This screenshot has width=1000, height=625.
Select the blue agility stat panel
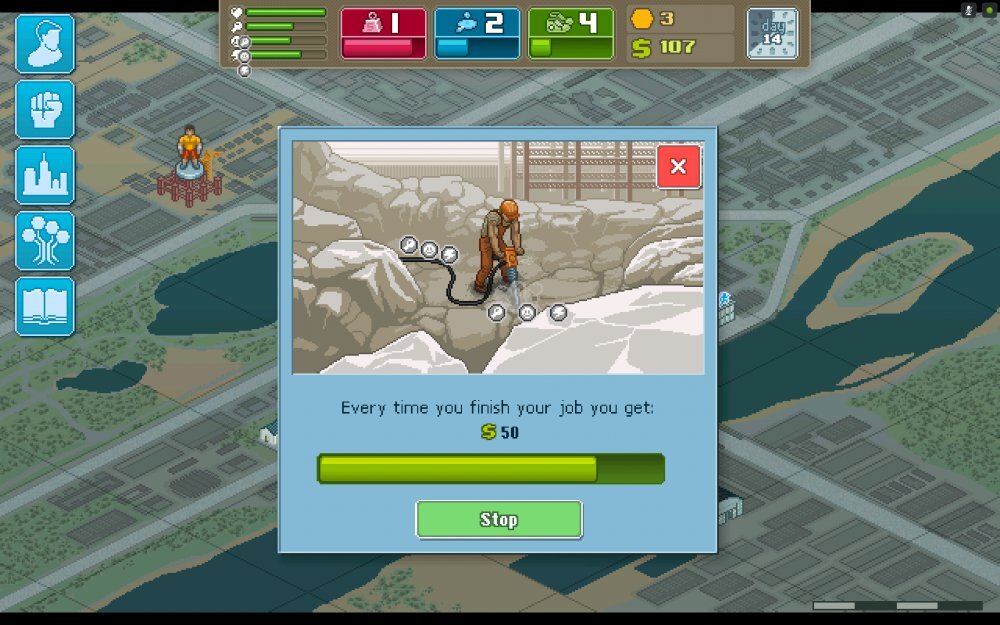pos(477,34)
